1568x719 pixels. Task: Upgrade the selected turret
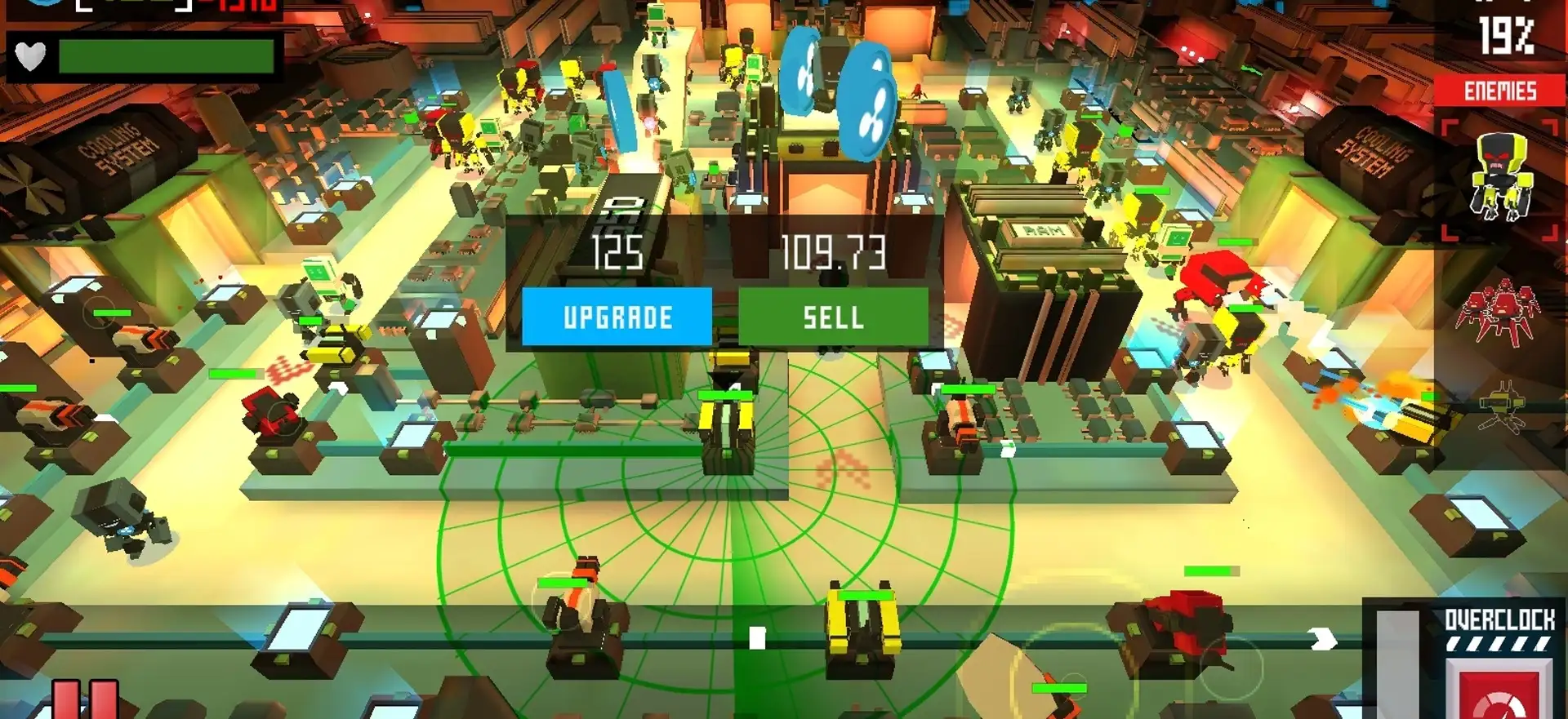click(x=617, y=317)
